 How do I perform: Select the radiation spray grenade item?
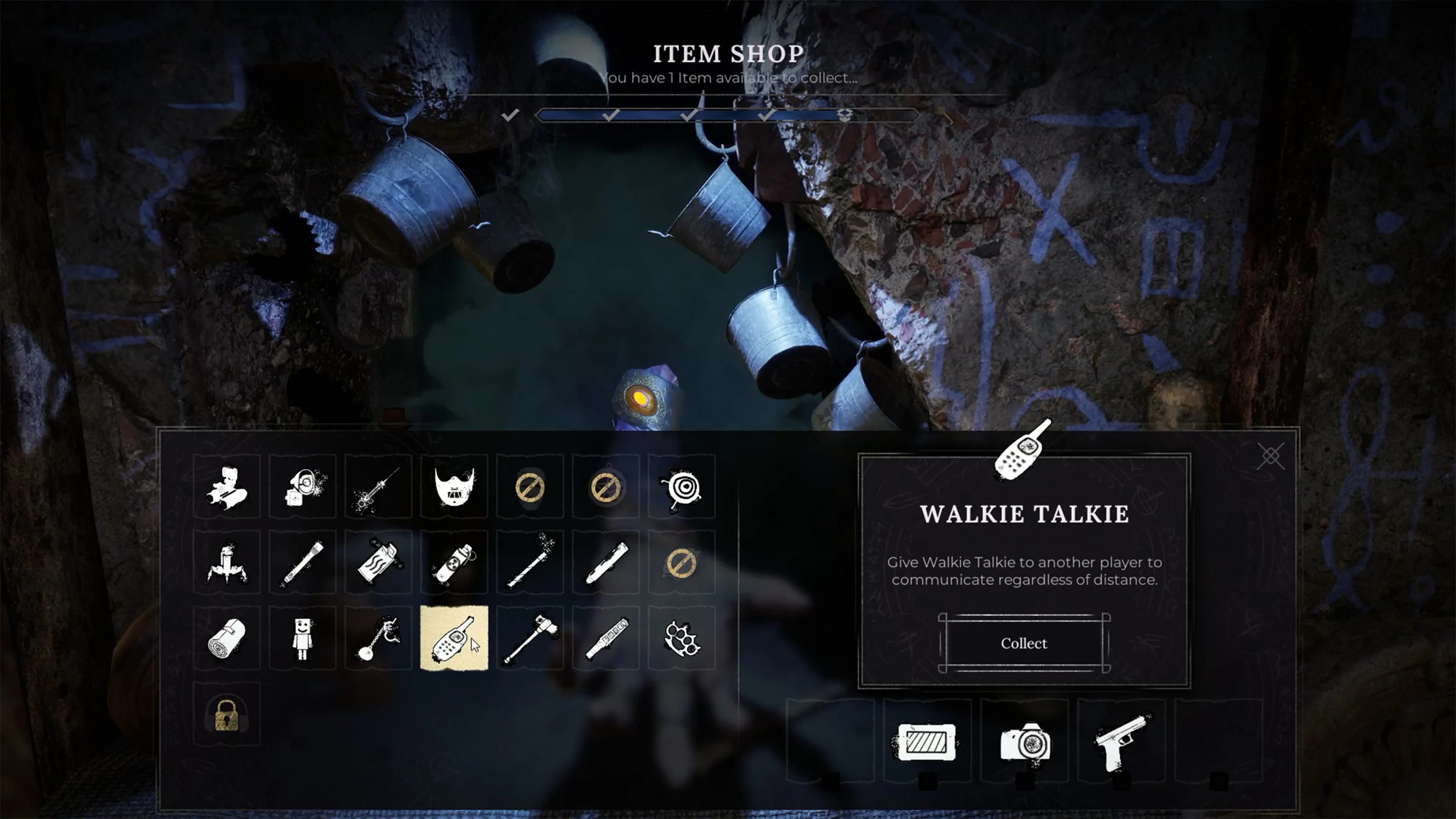tap(455, 562)
